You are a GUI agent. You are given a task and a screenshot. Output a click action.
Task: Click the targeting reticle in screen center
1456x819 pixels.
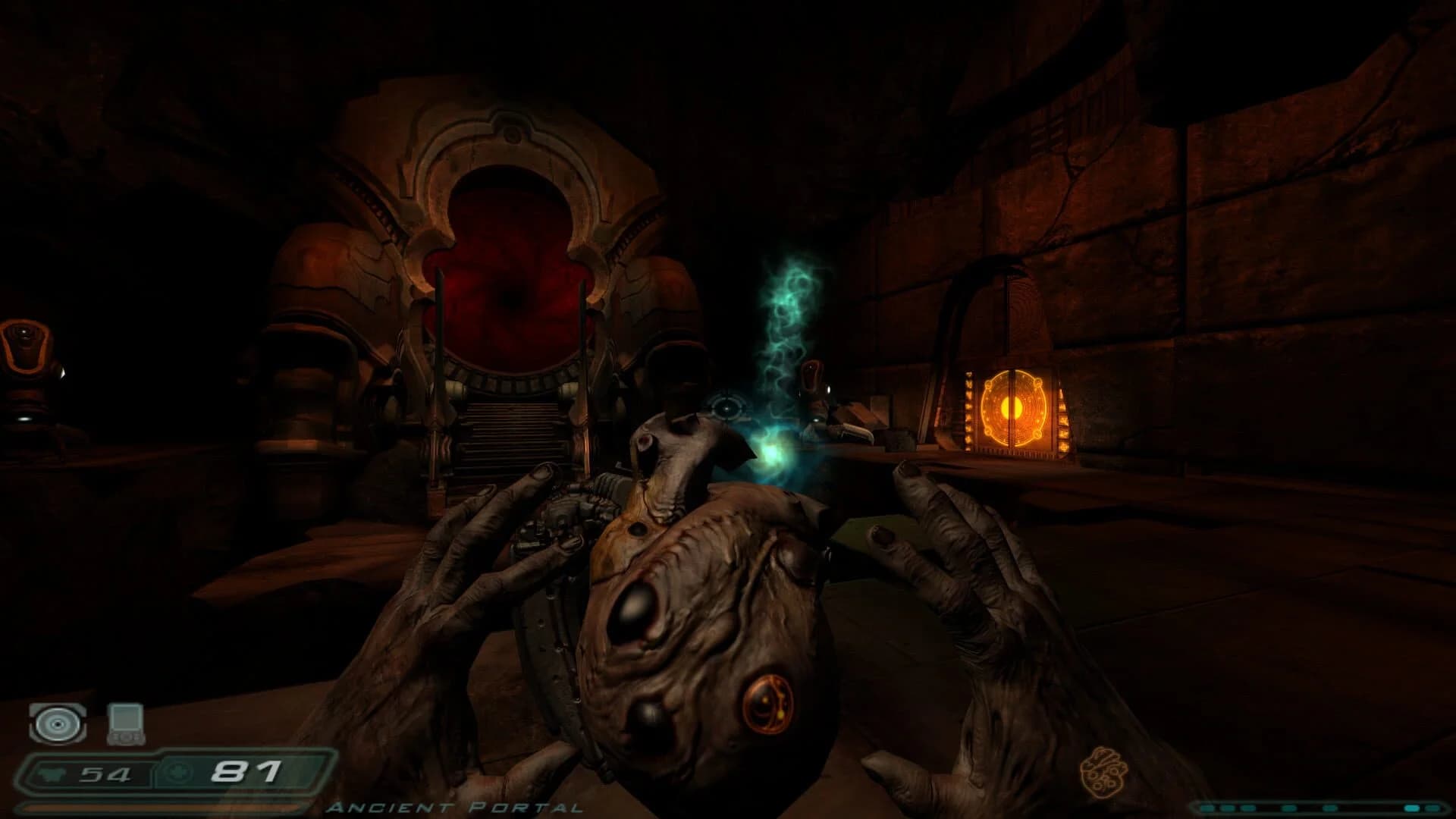pyautogui.click(x=726, y=408)
